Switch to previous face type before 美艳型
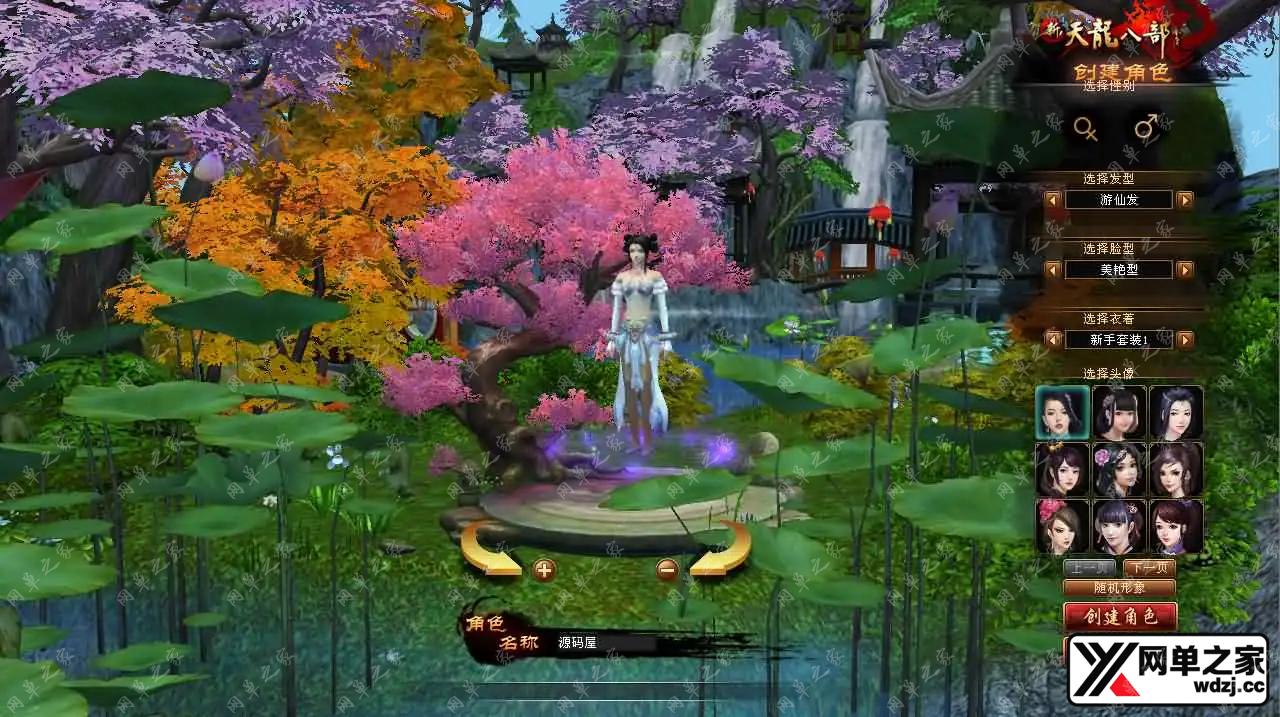The width and height of the screenshot is (1280, 717). [x=1053, y=270]
